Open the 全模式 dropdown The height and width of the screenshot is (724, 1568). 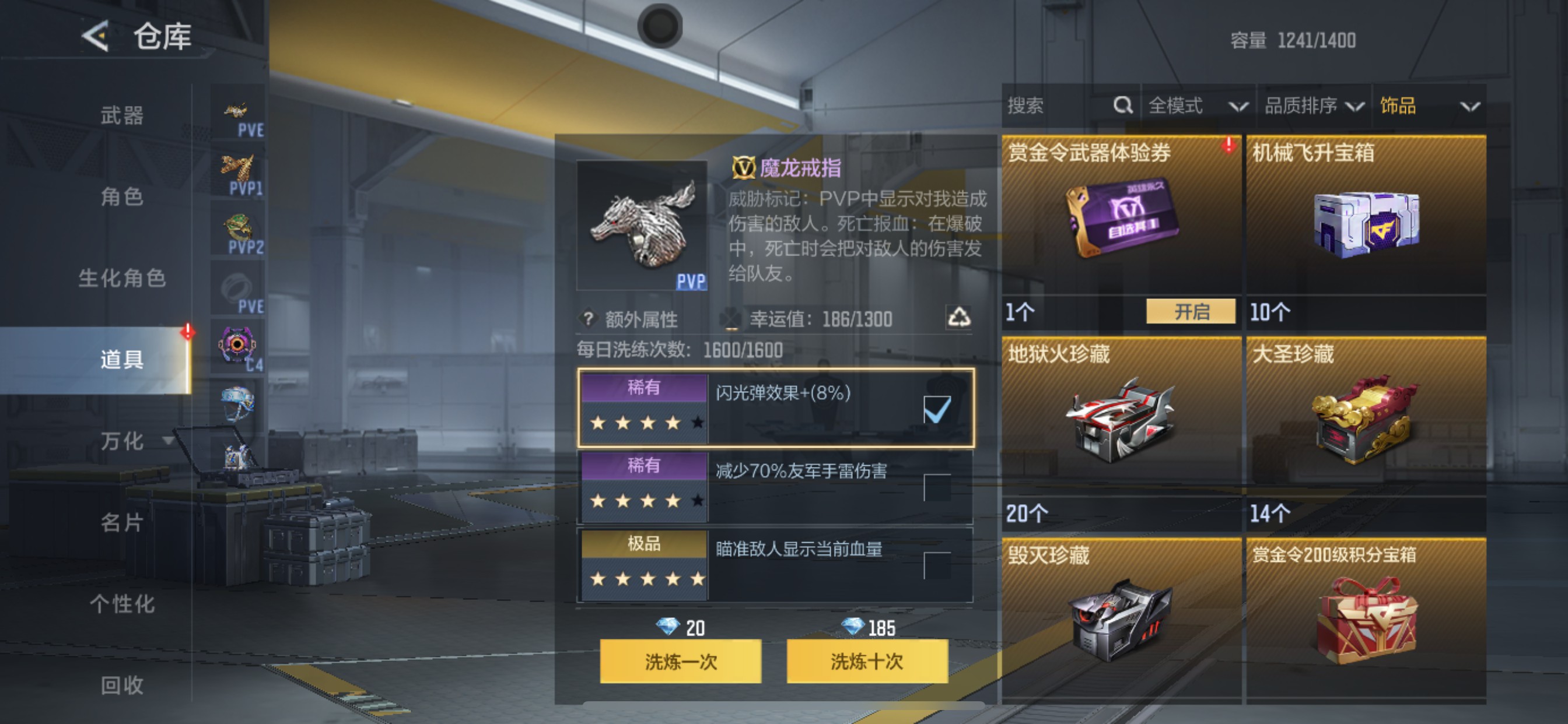click(1196, 105)
